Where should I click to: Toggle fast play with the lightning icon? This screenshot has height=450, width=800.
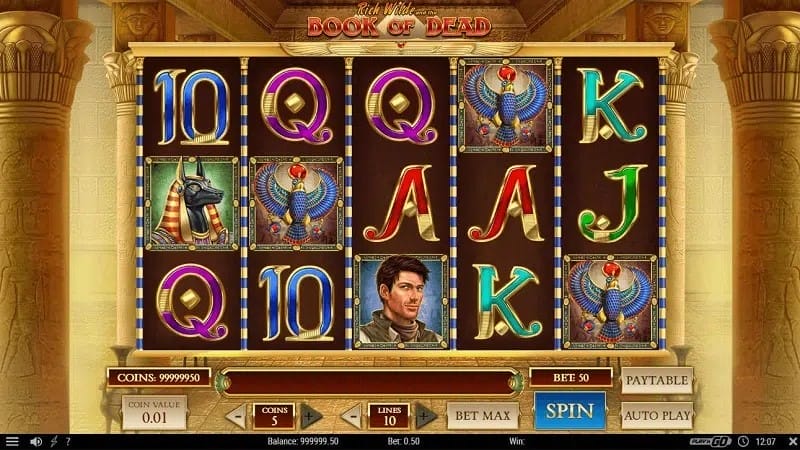point(54,441)
